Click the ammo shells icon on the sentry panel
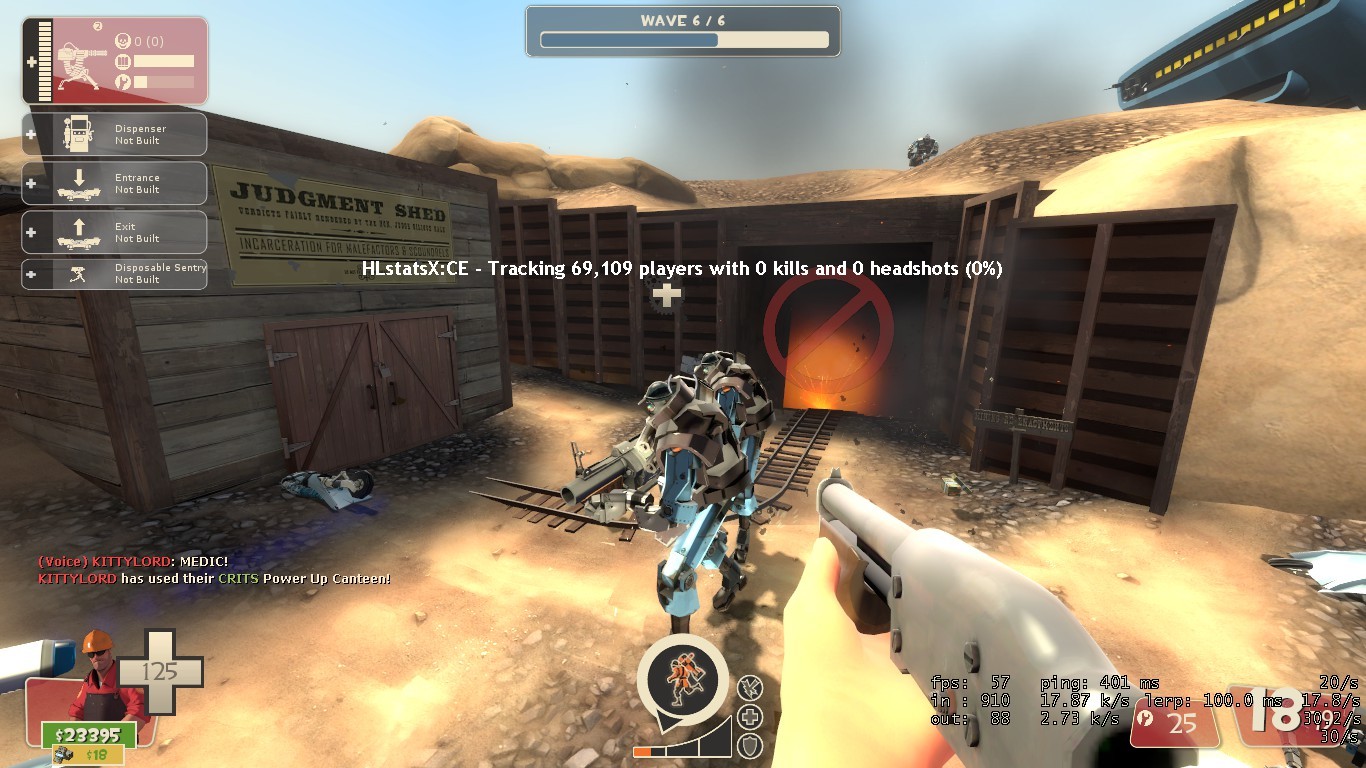The height and width of the screenshot is (768, 1366). click(x=125, y=60)
